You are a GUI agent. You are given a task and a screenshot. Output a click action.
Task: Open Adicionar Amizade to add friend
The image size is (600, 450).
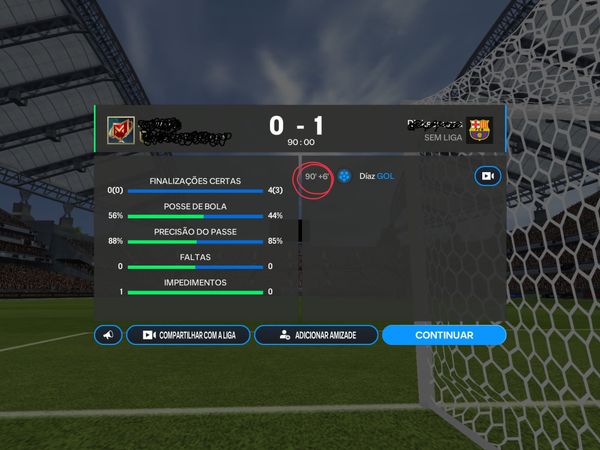point(315,335)
